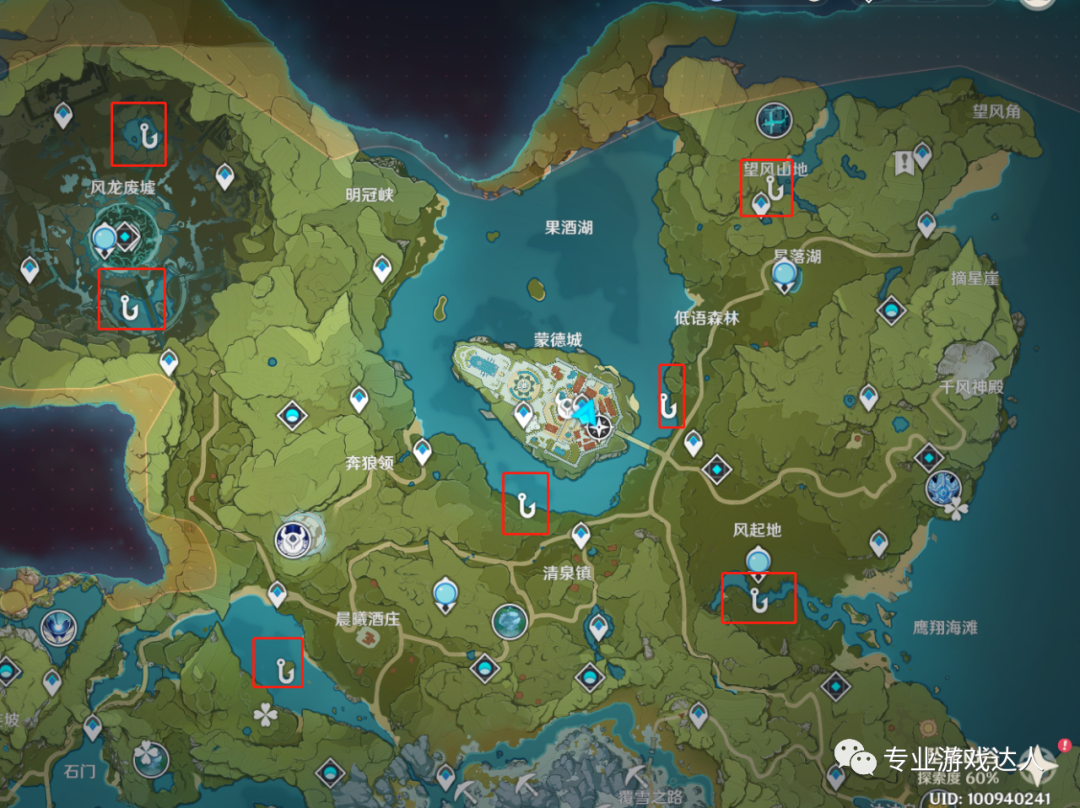
Task: Click the teleport waypoint in 望风山地
Action: (761, 205)
